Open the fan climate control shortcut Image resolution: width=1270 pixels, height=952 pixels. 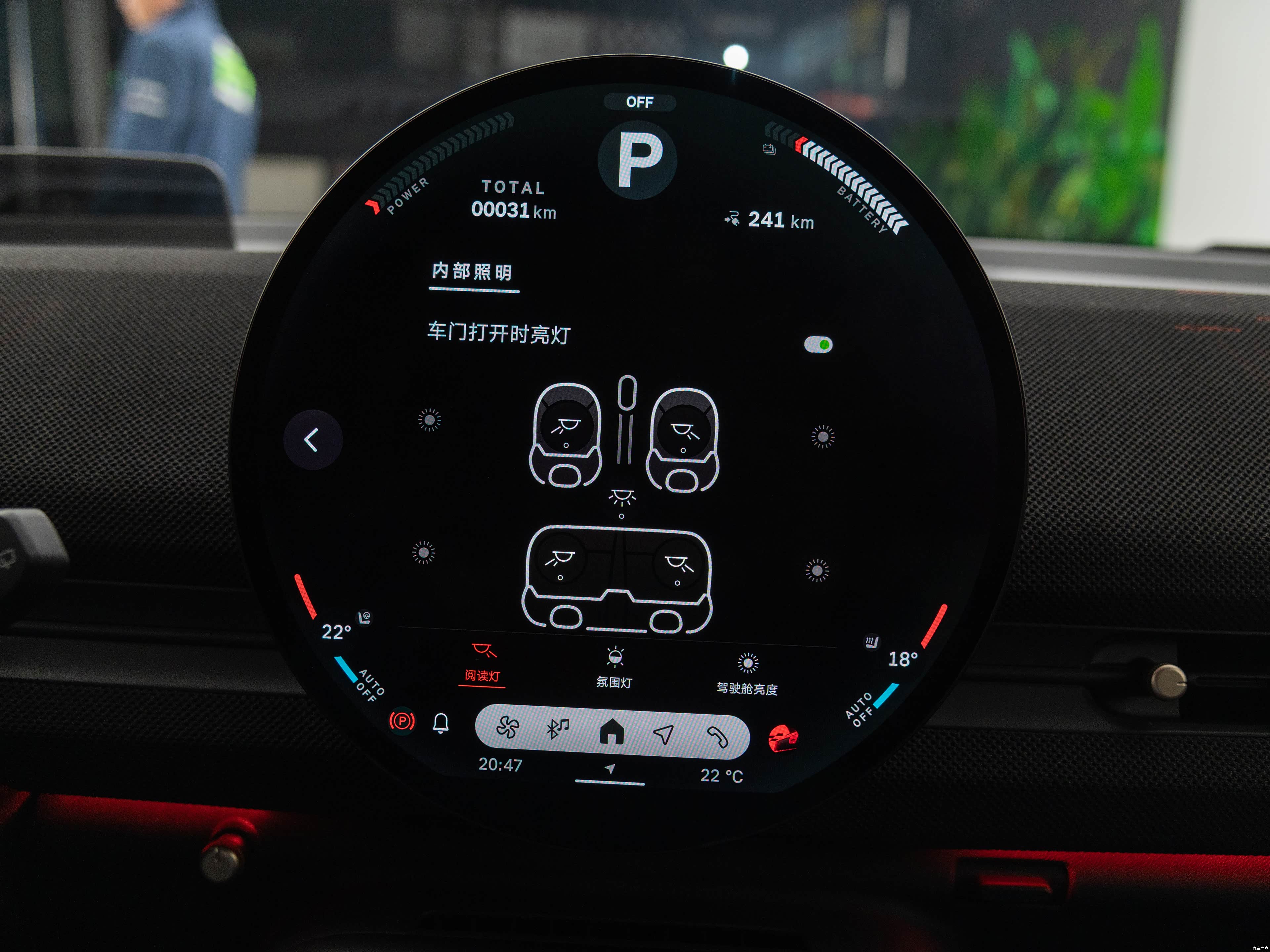click(x=508, y=728)
